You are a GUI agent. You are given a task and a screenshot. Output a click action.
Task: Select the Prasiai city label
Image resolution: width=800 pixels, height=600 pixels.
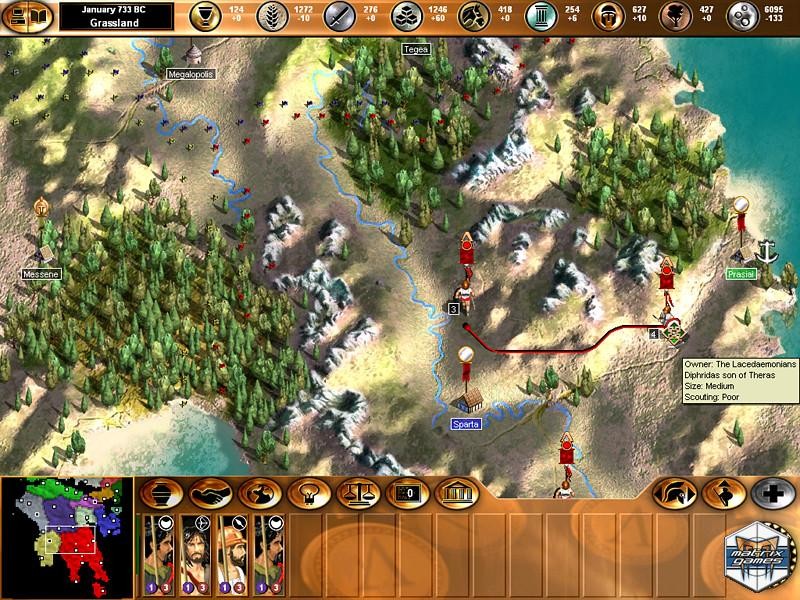[x=741, y=273]
